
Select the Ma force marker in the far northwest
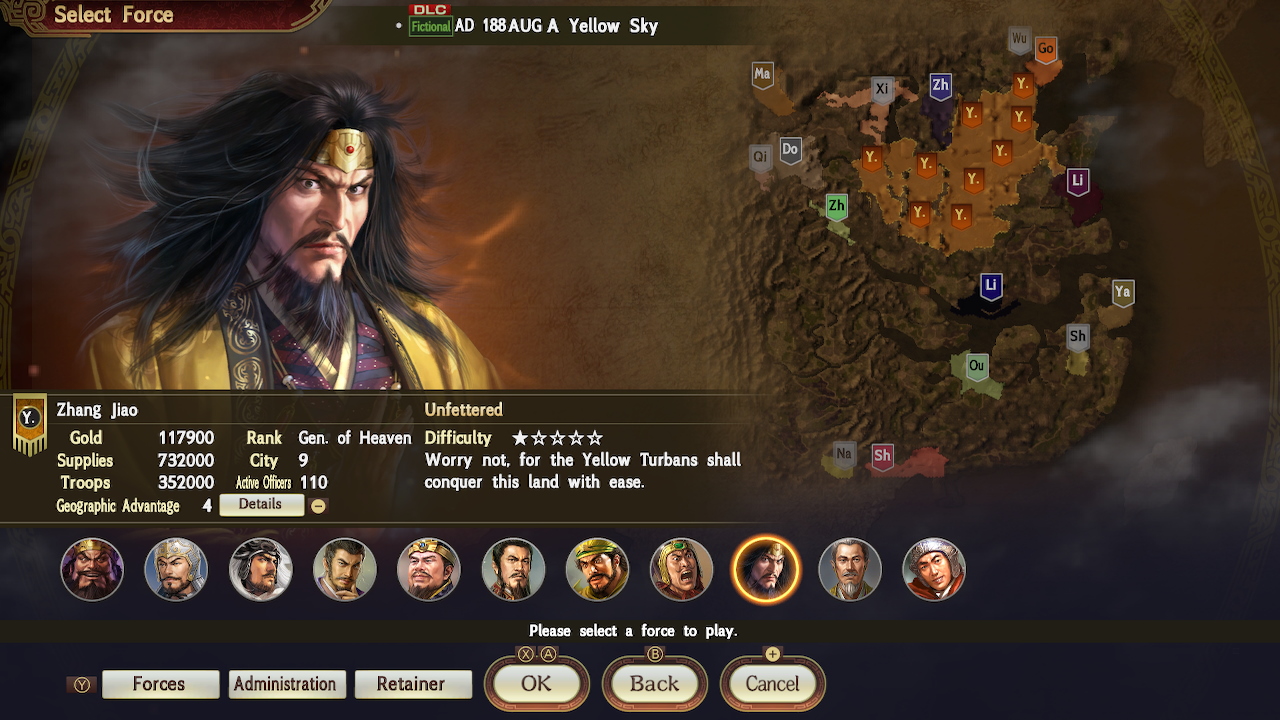pos(762,74)
